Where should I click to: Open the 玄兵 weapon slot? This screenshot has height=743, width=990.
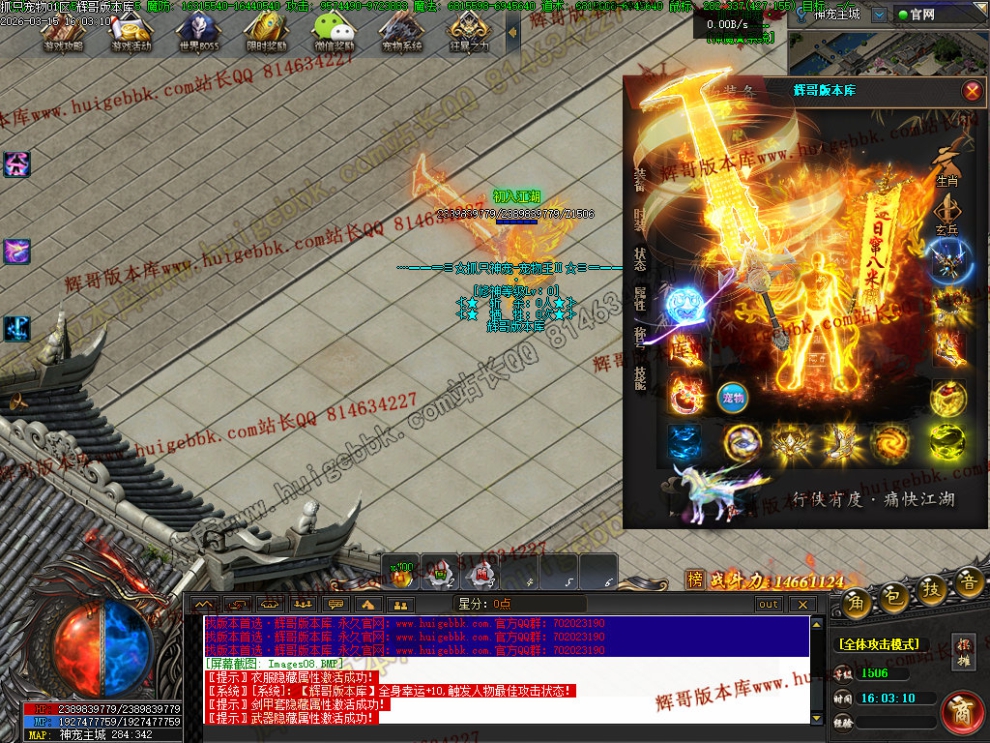point(946,213)
